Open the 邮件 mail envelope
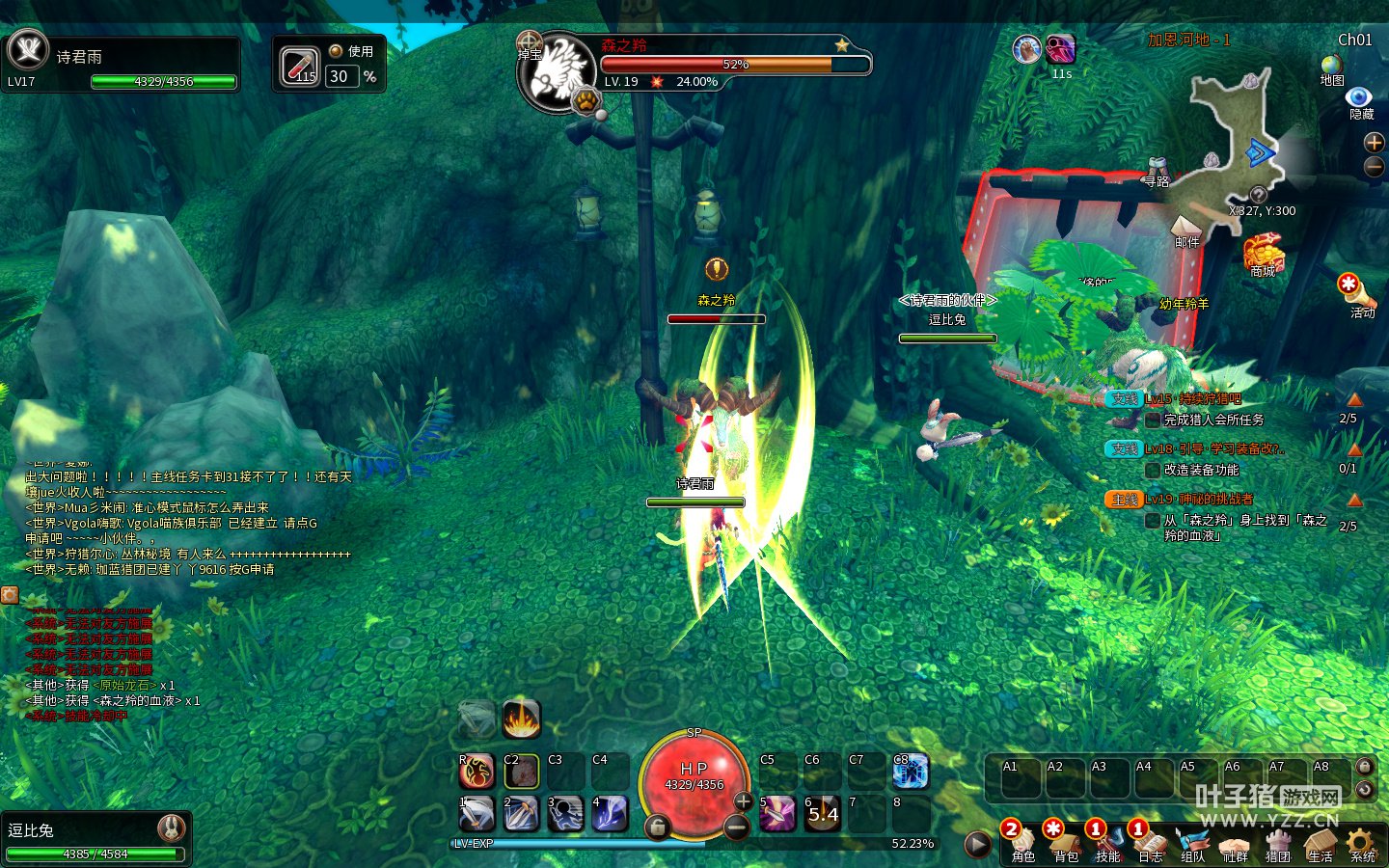Screen dimensions: 1389x868 point(1185,229)
